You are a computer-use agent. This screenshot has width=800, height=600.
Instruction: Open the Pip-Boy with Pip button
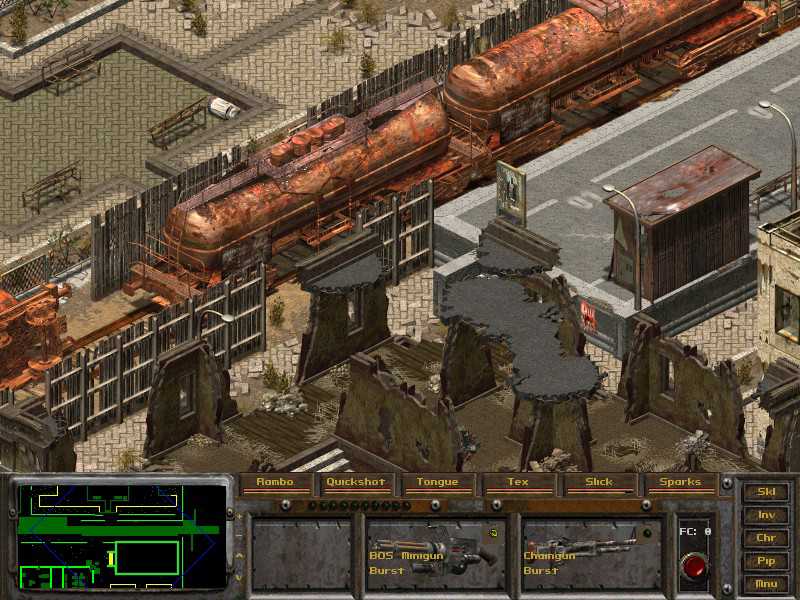point(766,561)
